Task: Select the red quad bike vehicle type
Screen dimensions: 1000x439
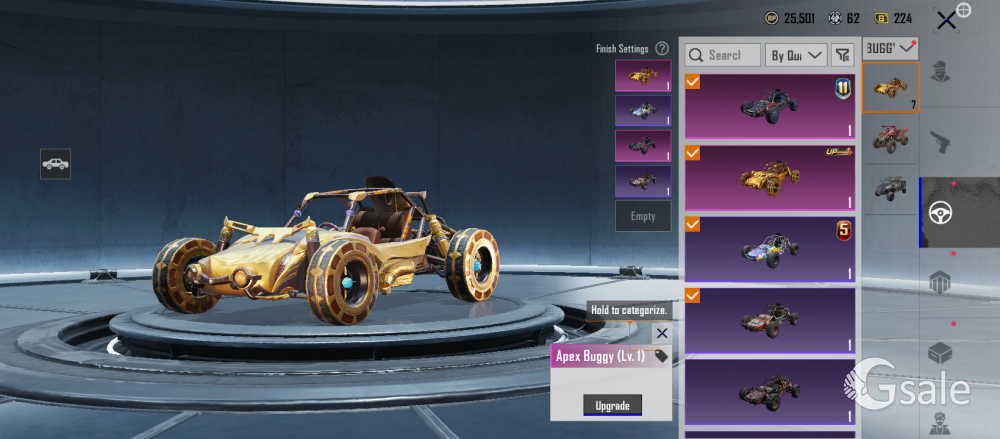Action: click(890, 138)
